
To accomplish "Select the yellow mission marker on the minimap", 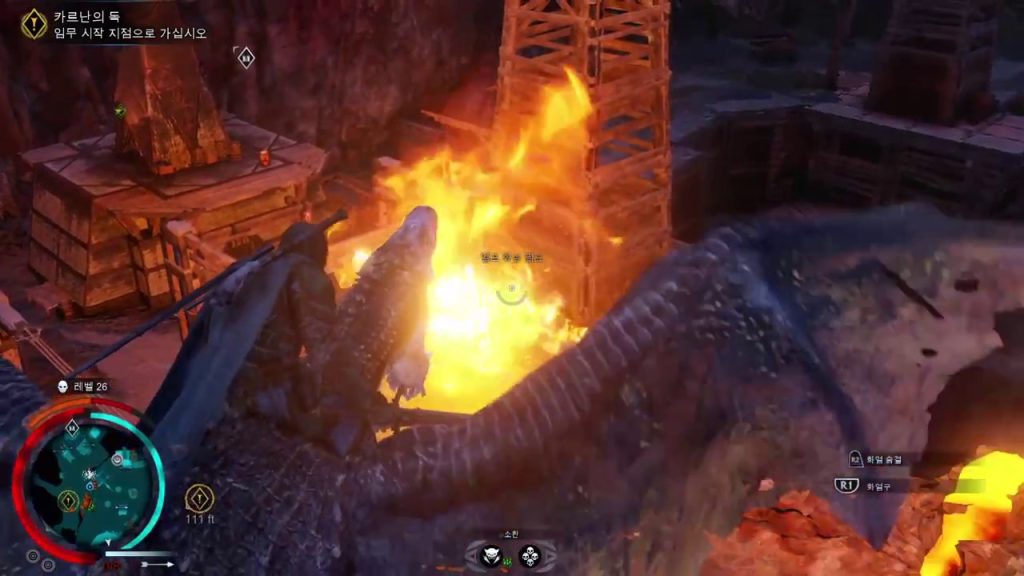I will (68, 499).
